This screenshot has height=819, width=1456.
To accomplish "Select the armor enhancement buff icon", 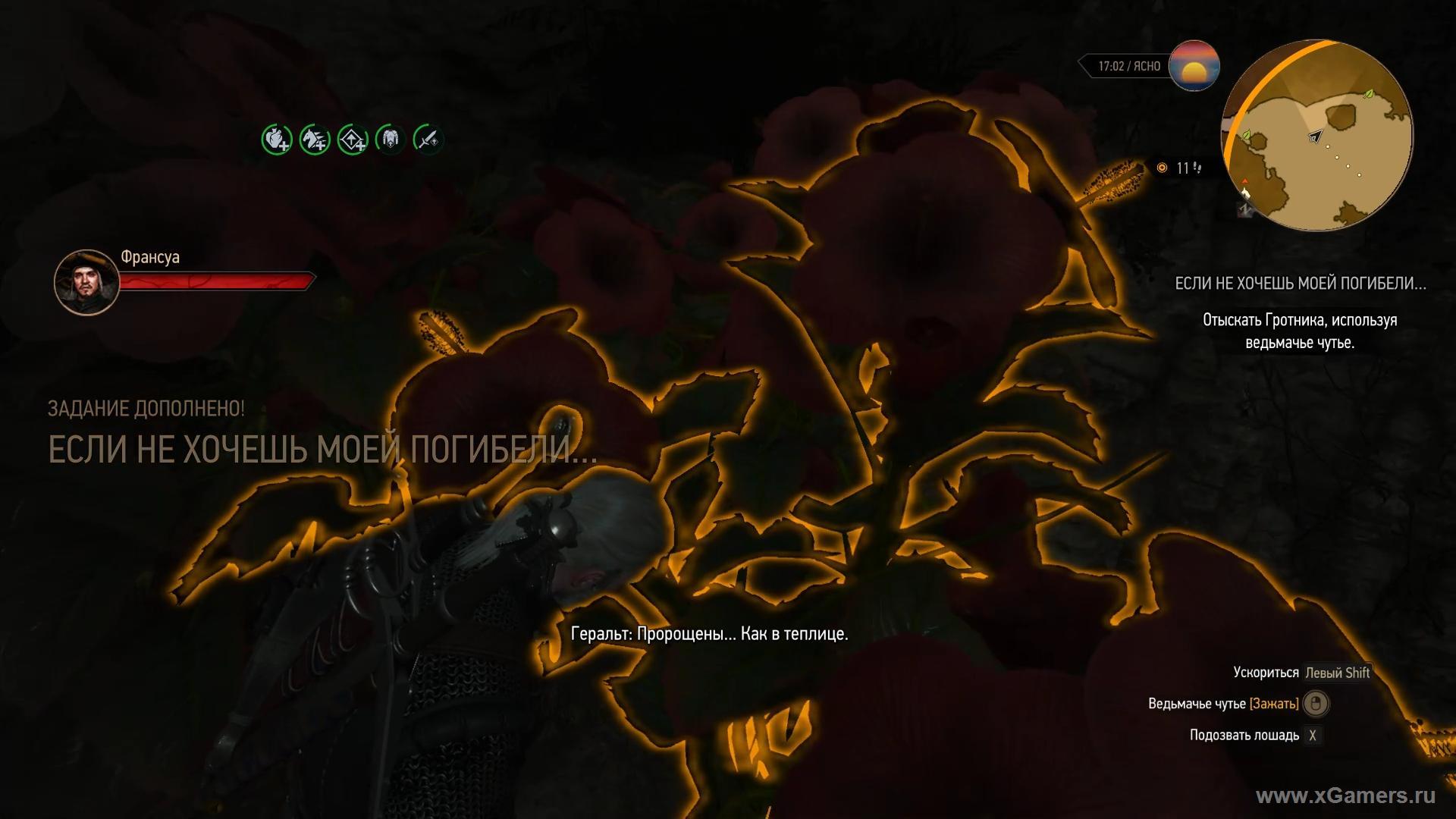I will (391, 140).
